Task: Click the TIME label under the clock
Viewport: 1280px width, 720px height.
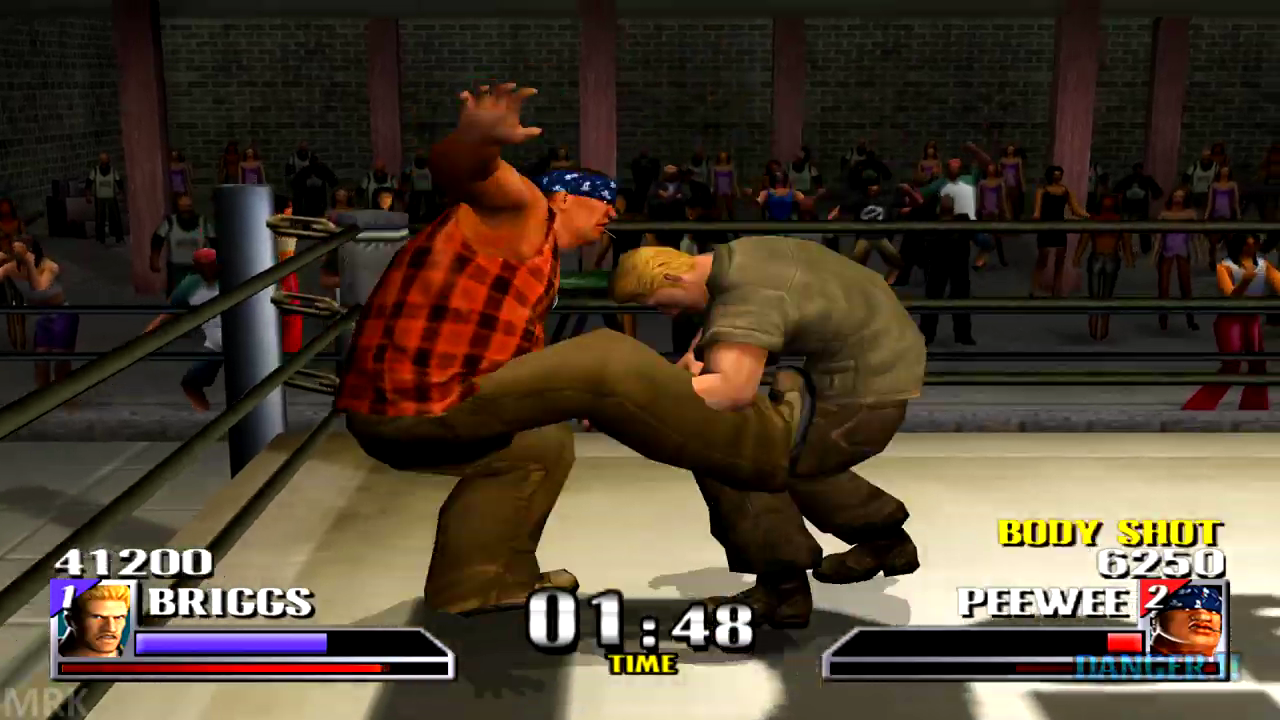Action: coord(643,663)
